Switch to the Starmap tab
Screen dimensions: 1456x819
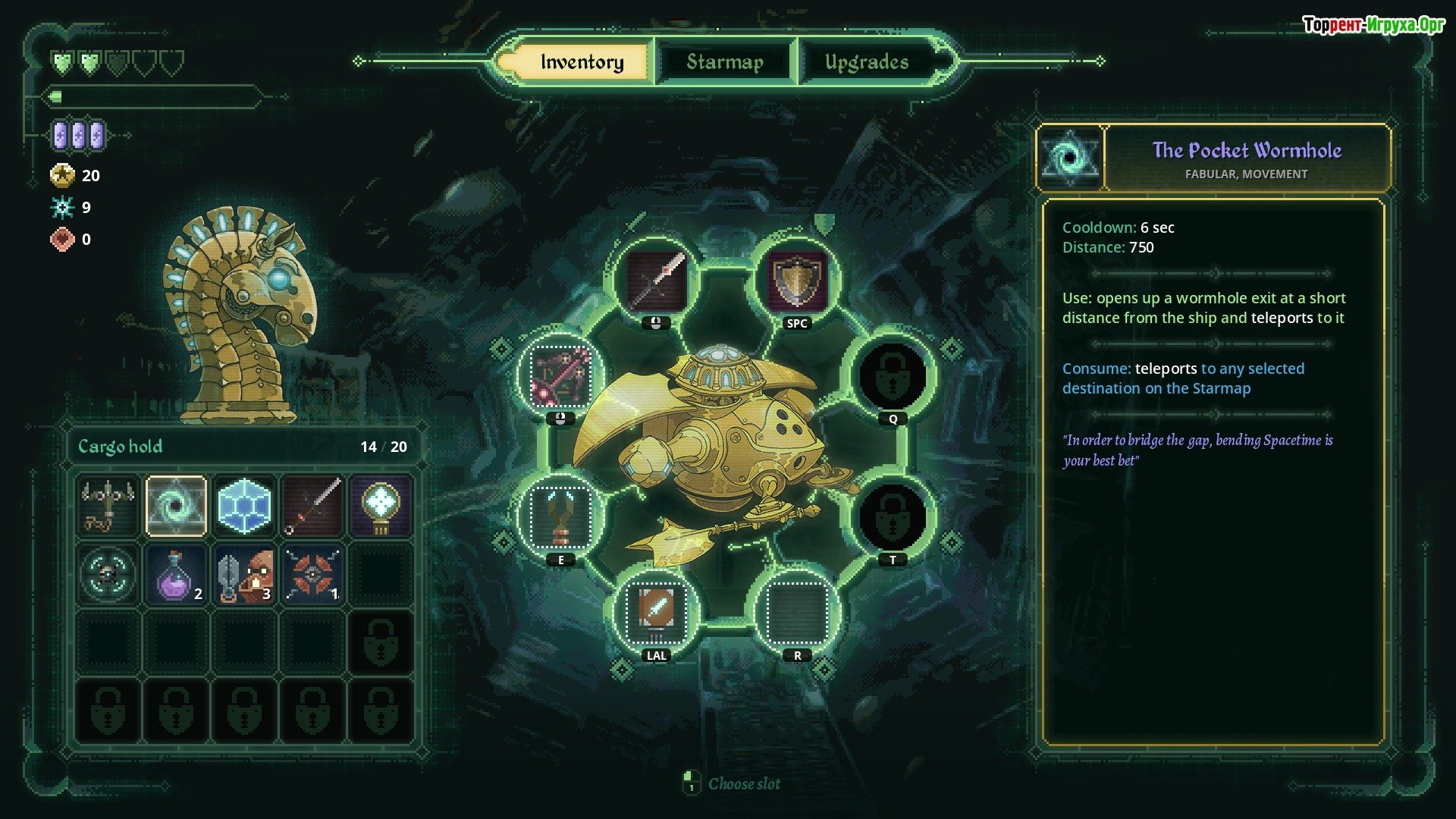[x=724, y=61]
